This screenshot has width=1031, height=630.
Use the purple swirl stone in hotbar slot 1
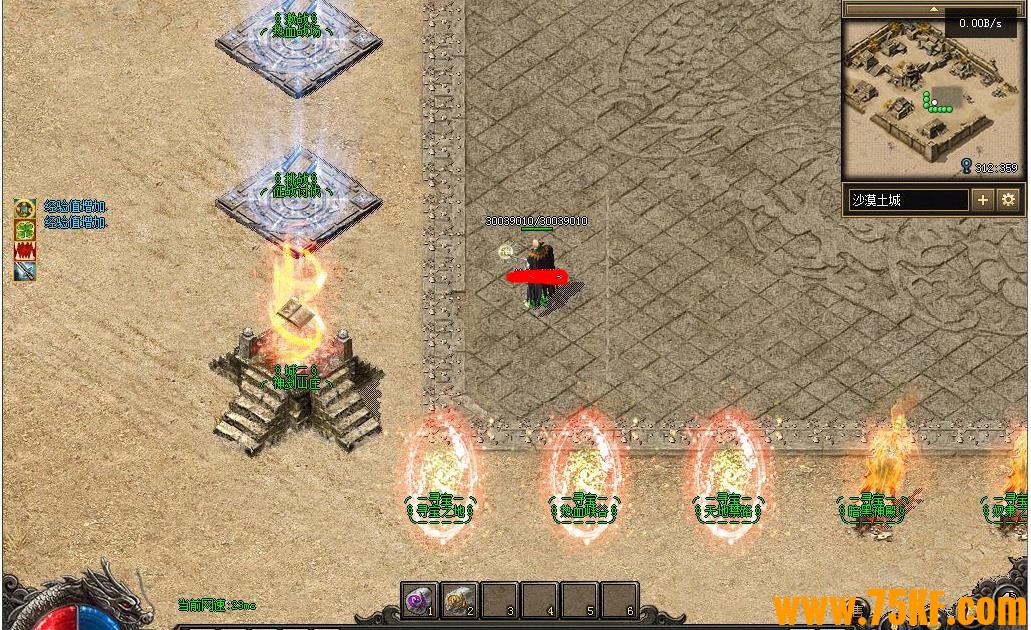click(x=418, y=600)
